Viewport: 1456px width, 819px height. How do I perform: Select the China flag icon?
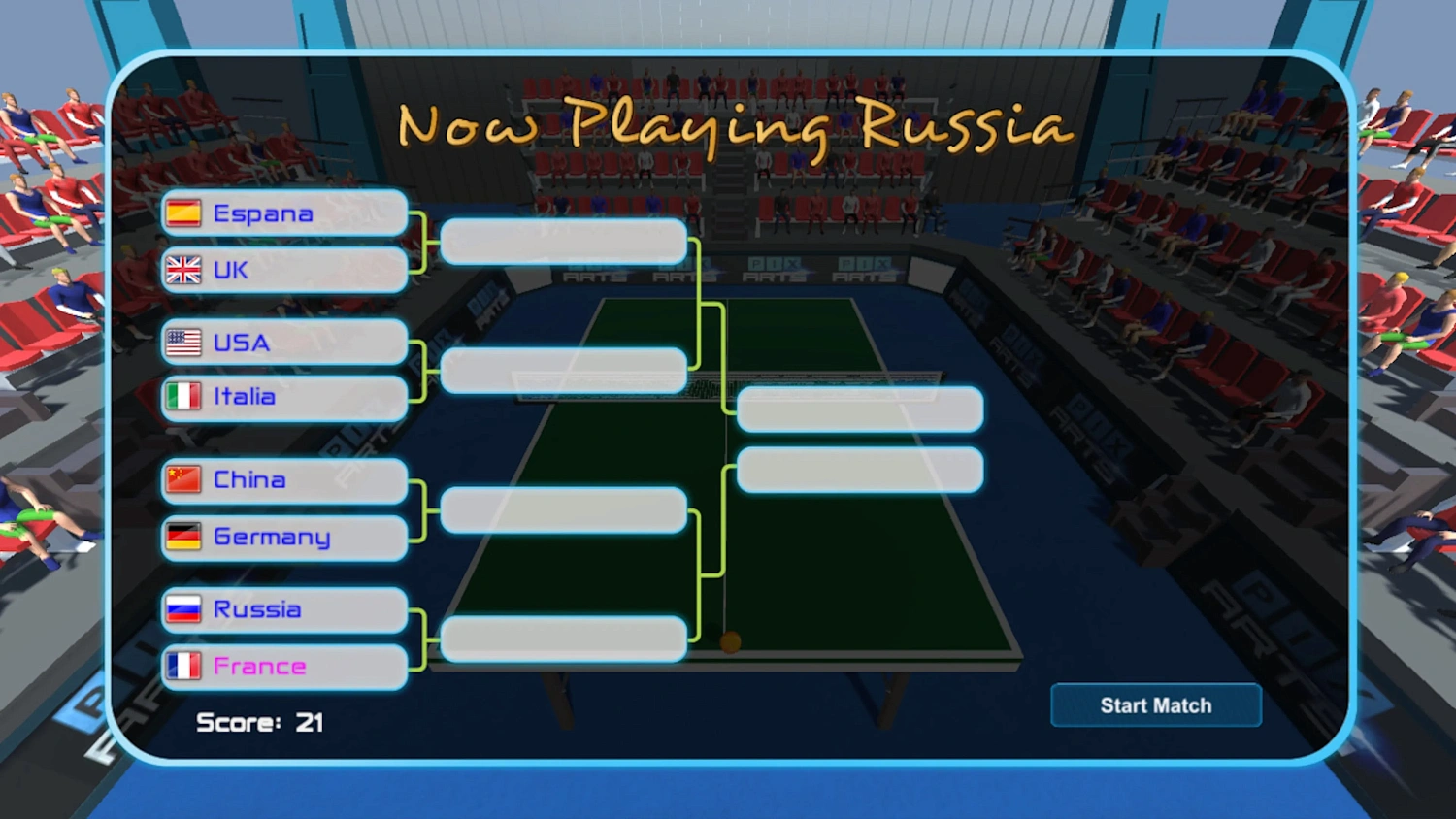coord(183,479)
